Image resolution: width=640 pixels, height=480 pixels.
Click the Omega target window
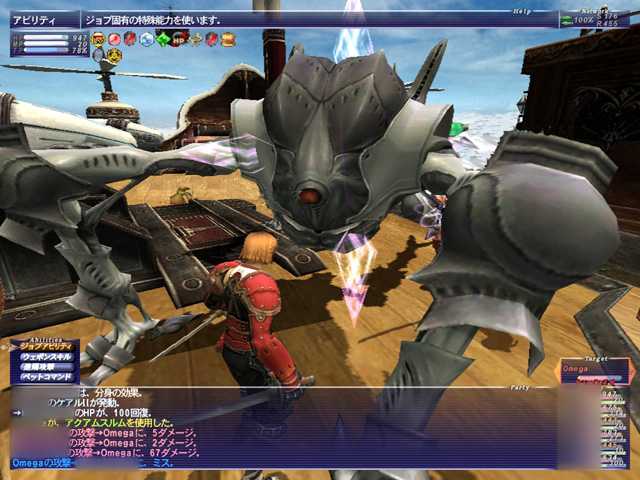pyautogui.click(x=596, y=372)
